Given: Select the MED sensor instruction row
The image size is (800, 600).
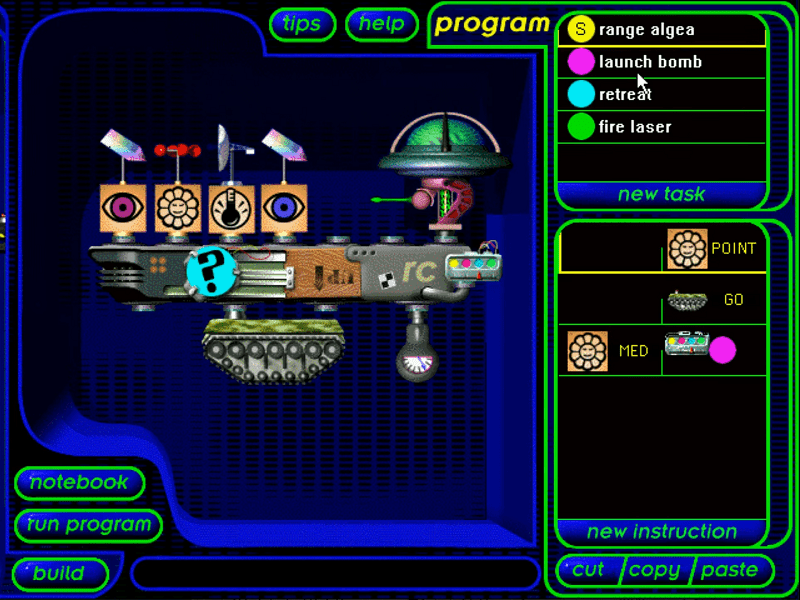Looking at the screenshot, I should [662, 351].
